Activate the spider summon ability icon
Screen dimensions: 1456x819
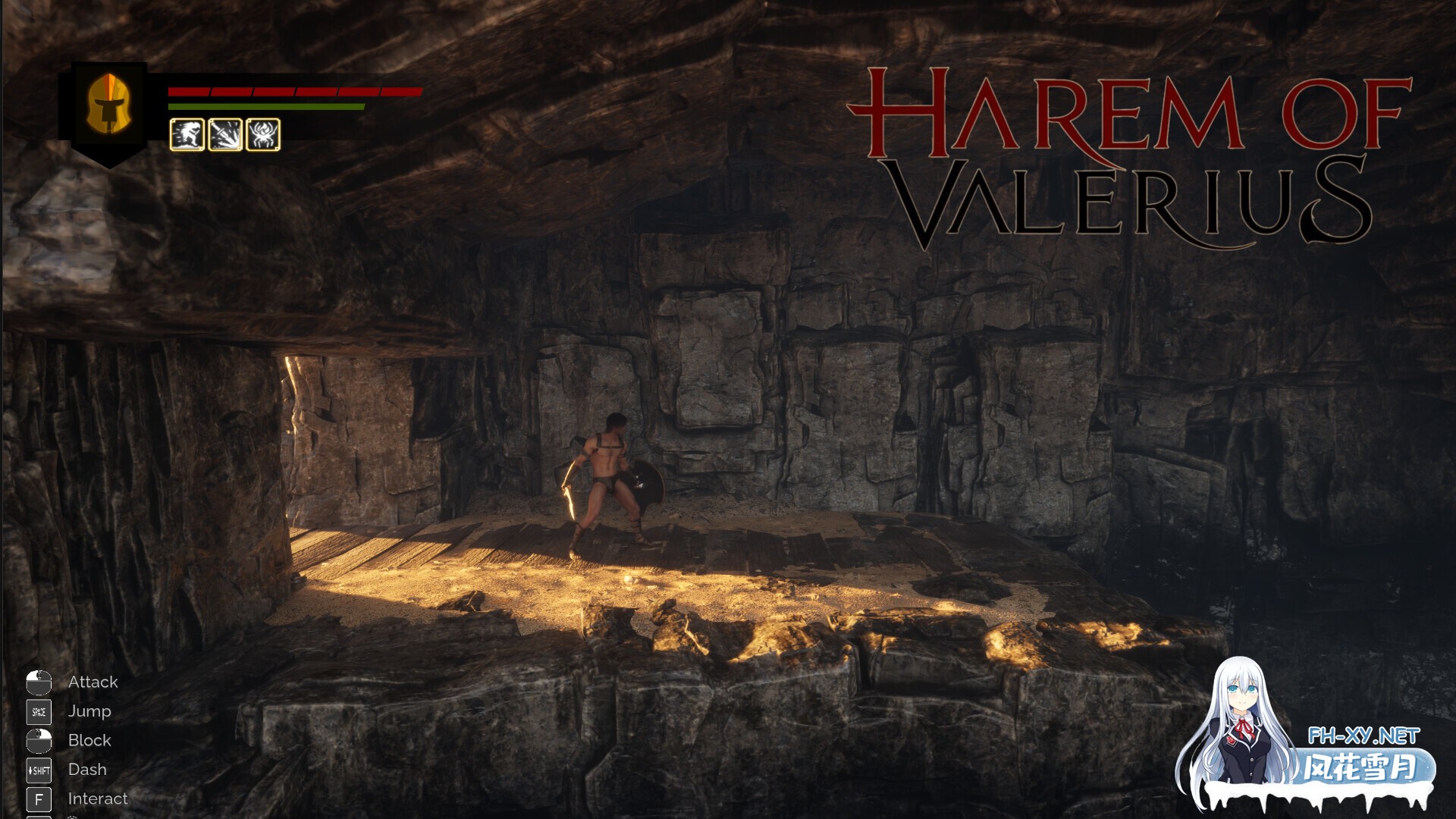point(263,134)
